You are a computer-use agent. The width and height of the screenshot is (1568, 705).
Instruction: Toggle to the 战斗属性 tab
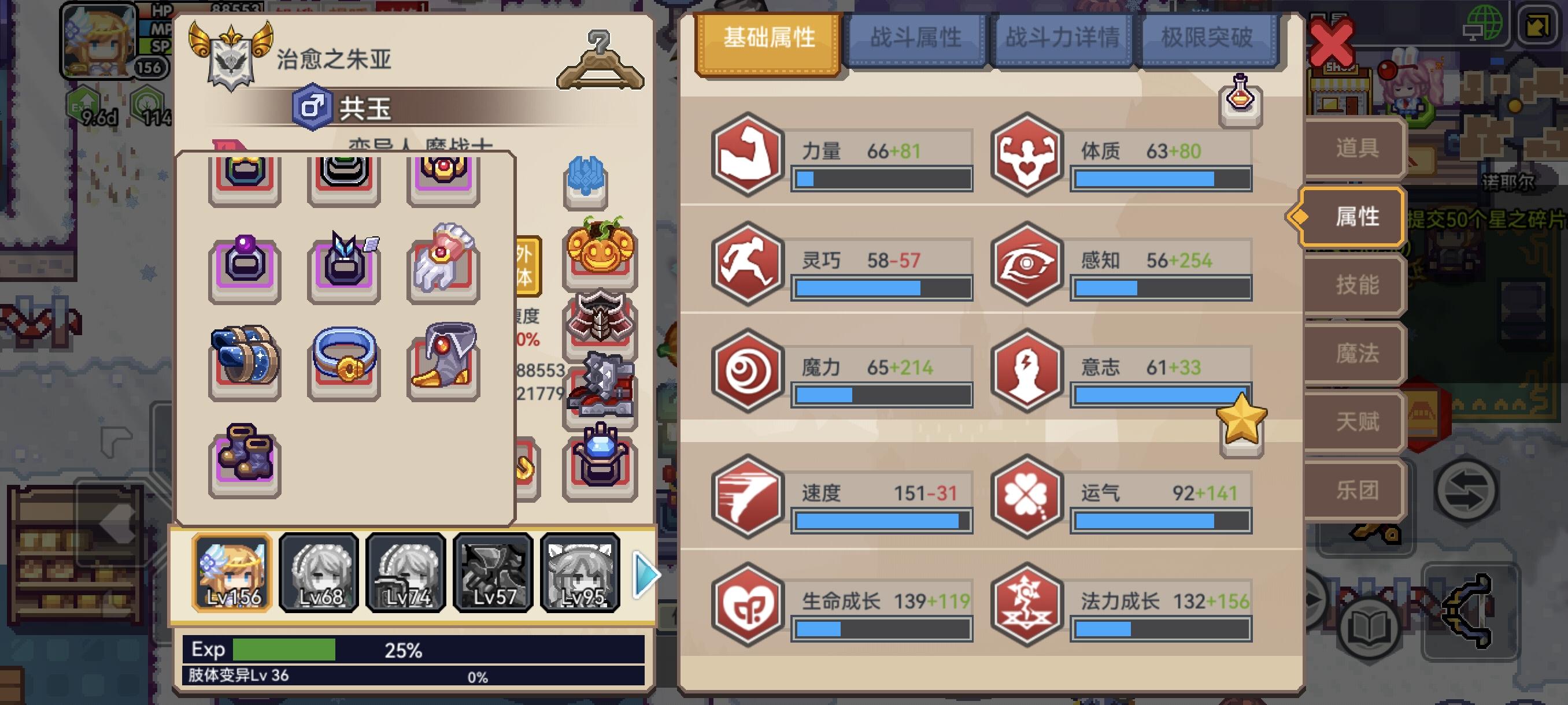pyautogui.click(x=917, y=38)
